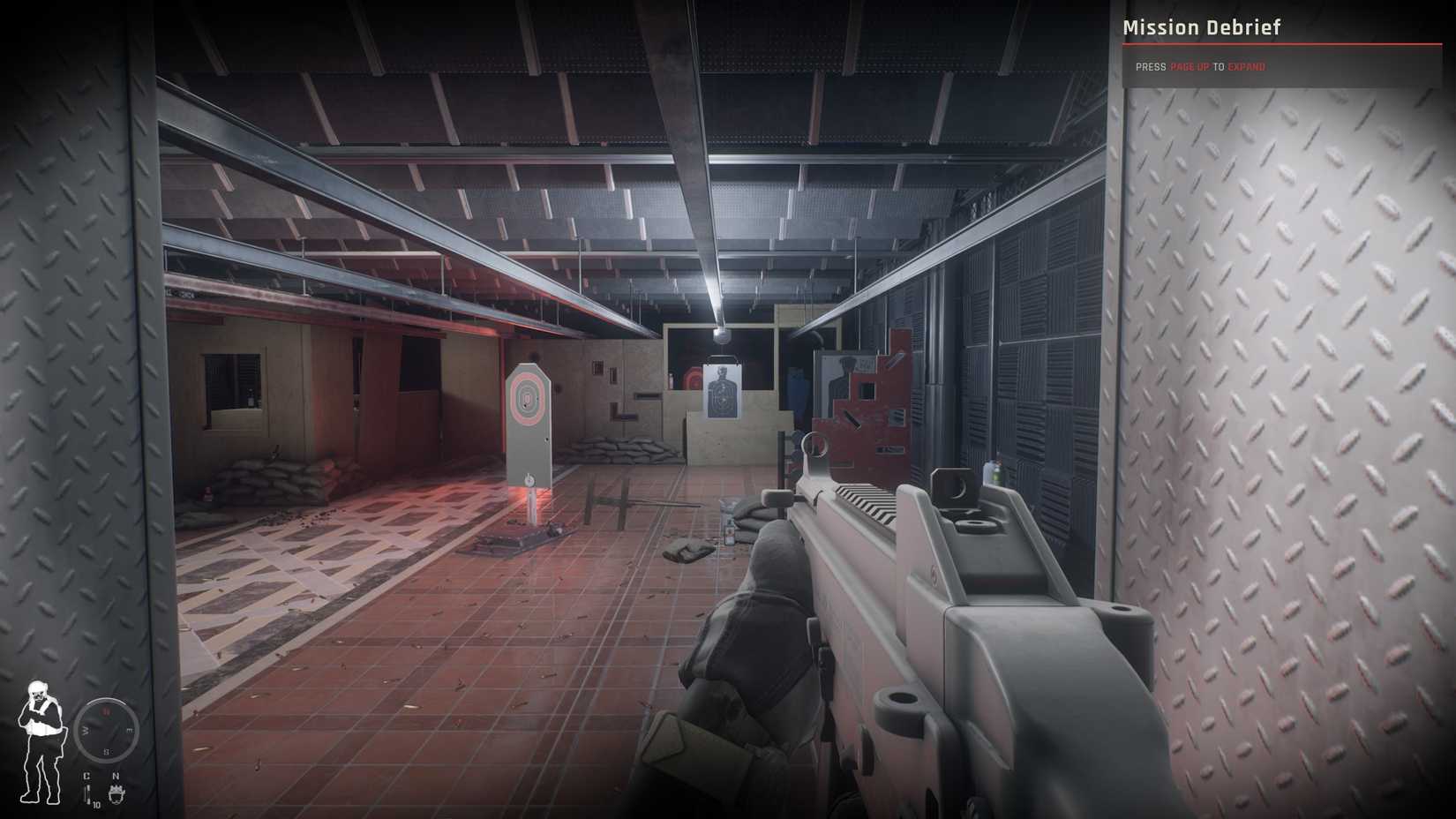This screenshot has width=1456, height=819.
Task: Click the EXPAND red link
Action: (1246, 66)
